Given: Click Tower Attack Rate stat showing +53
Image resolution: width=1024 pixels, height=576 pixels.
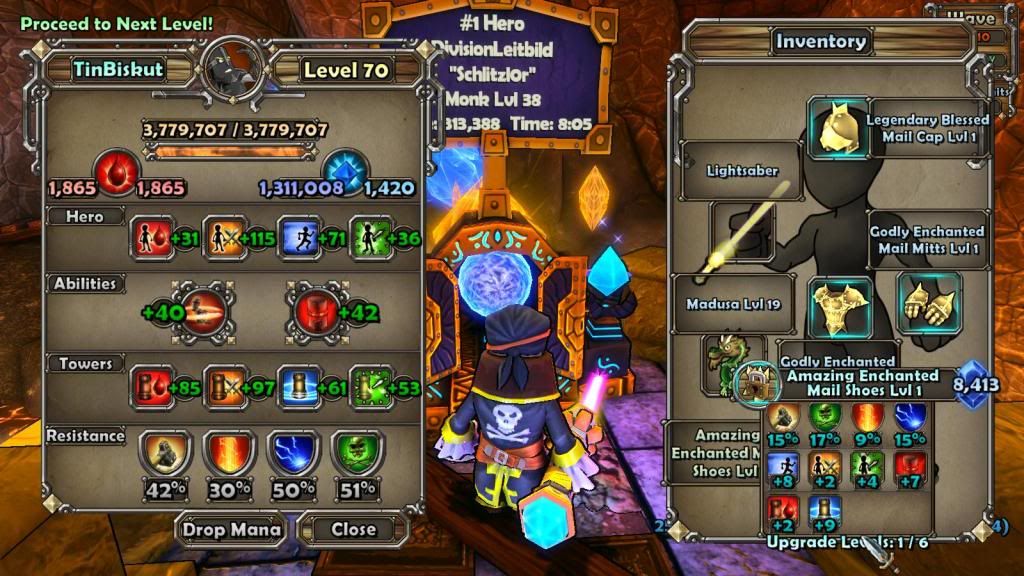Looking at the screenshot, I should point(367,386).
